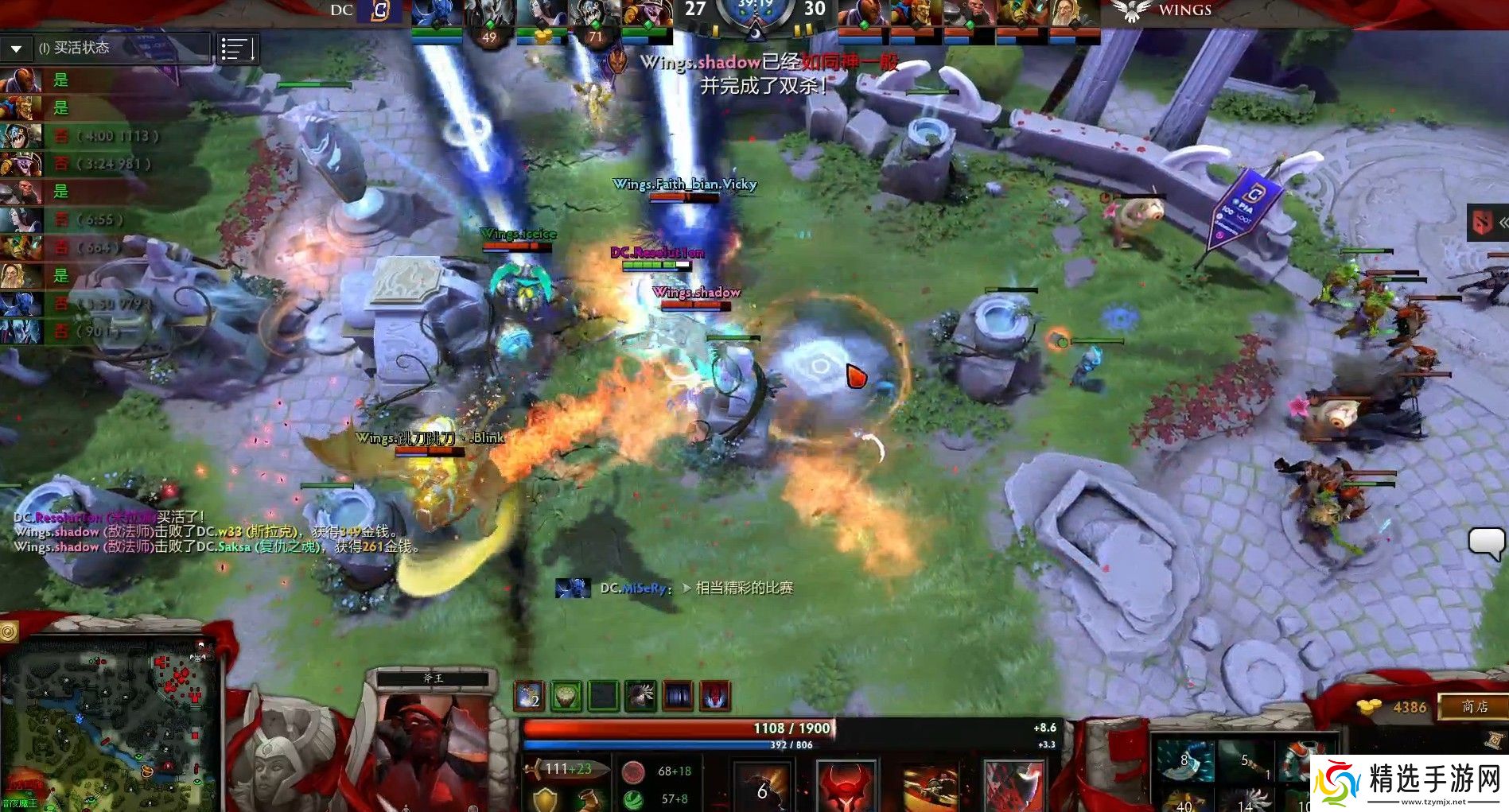
Task: Collapse the right-edge panel with the chevron
Action: (1502, 223)
